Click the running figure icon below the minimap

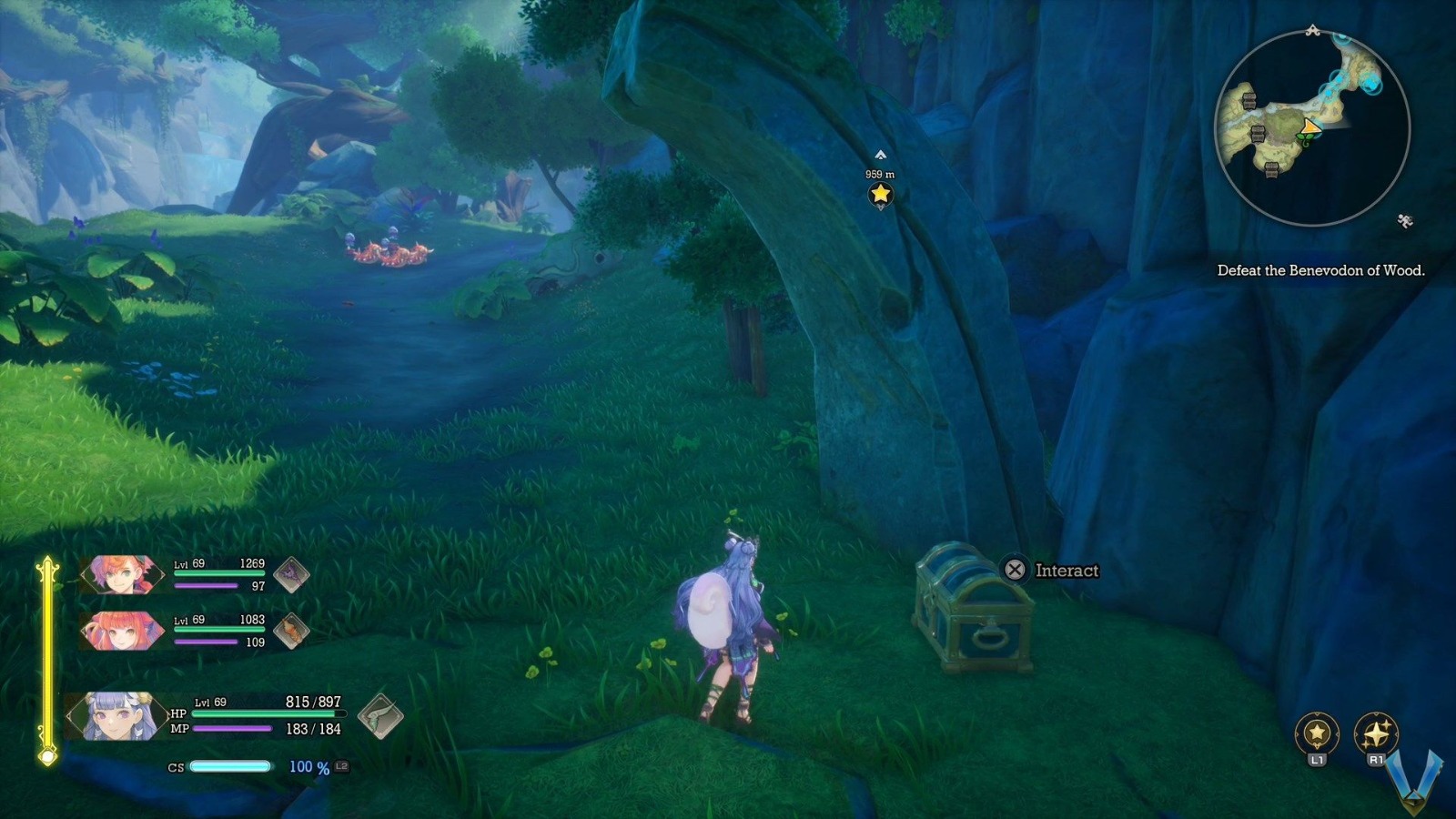pyautogui.click(x=1405, y=219)
